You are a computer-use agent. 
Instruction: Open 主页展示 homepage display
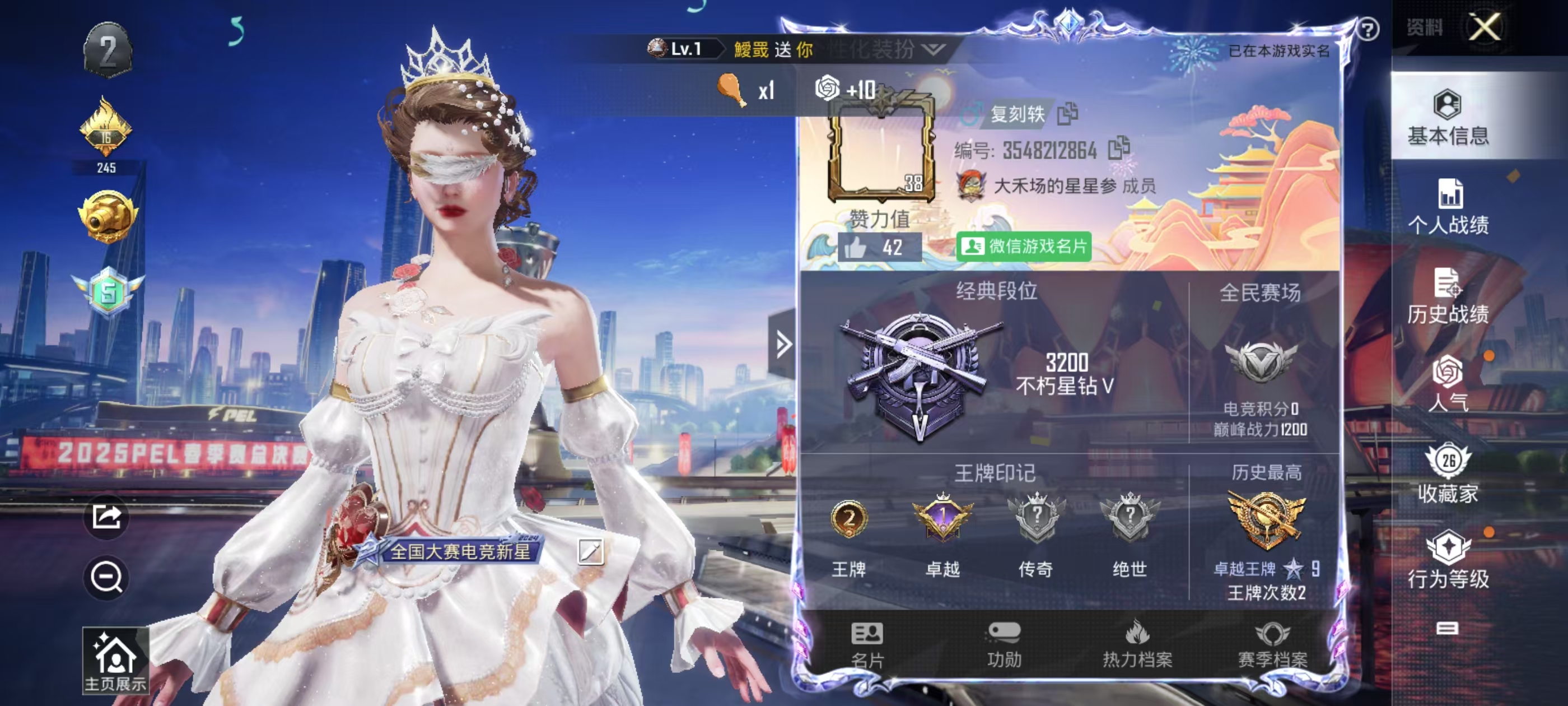[x=115, y=661]
